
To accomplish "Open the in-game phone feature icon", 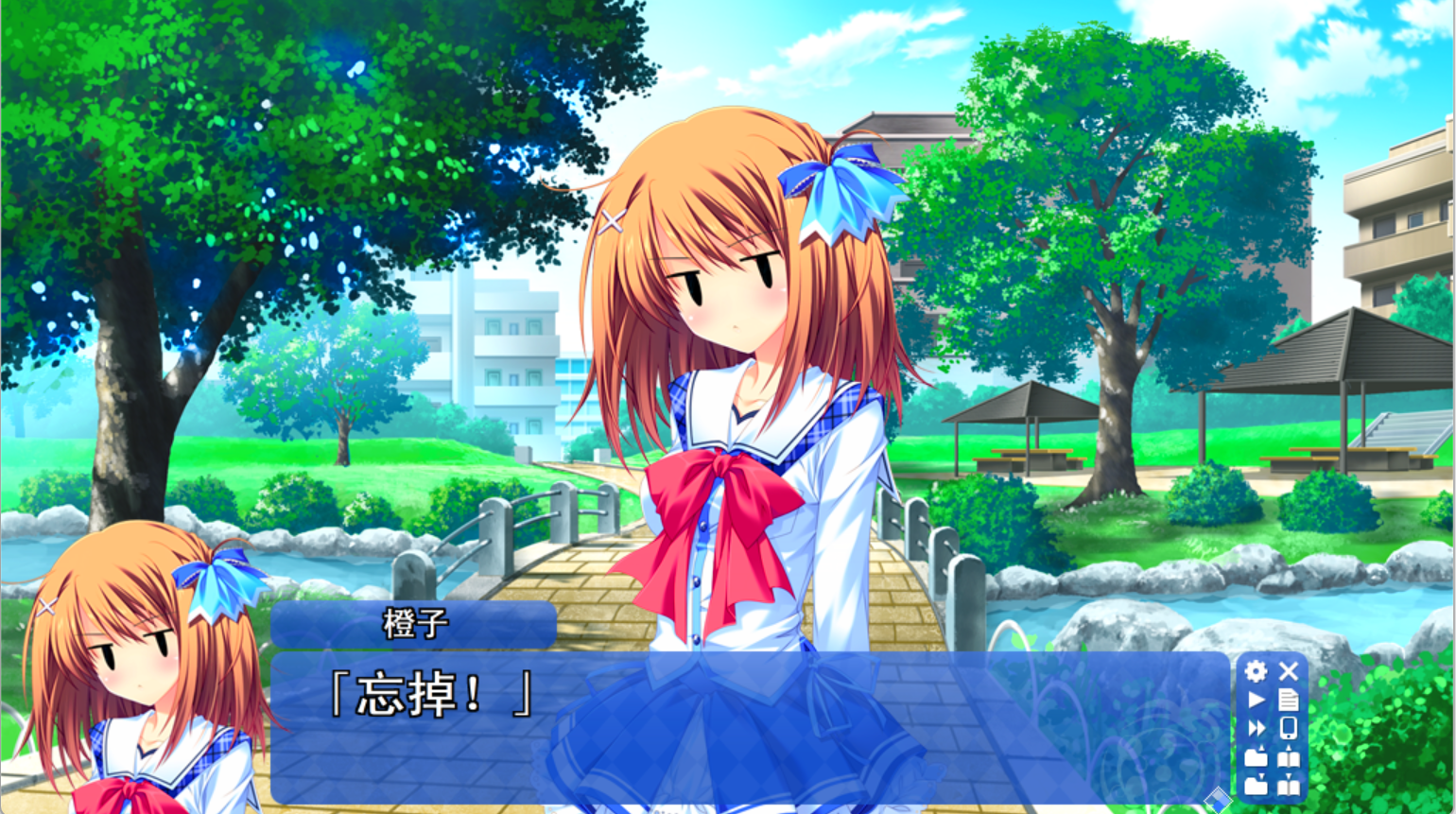I will (1288, 728).
